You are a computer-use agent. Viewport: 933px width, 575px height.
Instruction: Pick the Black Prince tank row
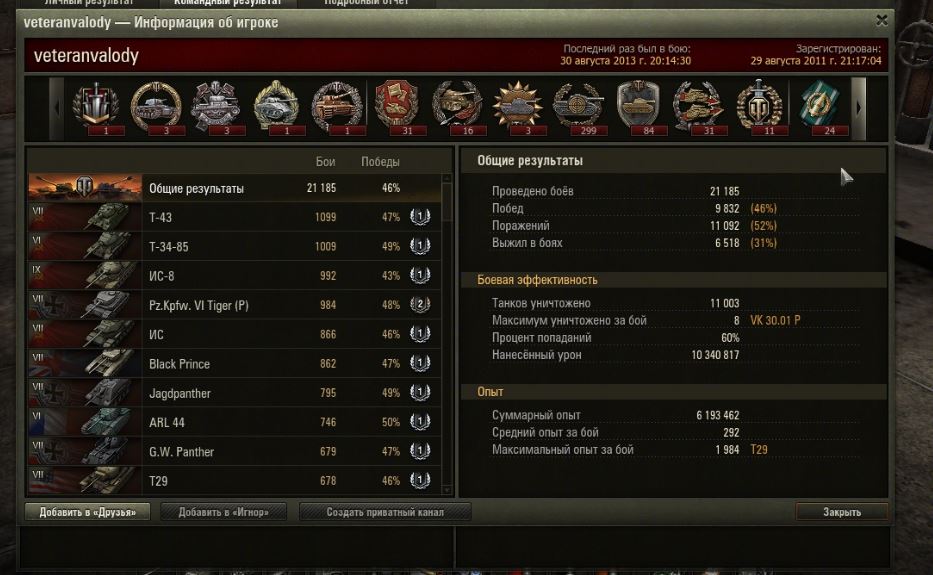point(234,364)
